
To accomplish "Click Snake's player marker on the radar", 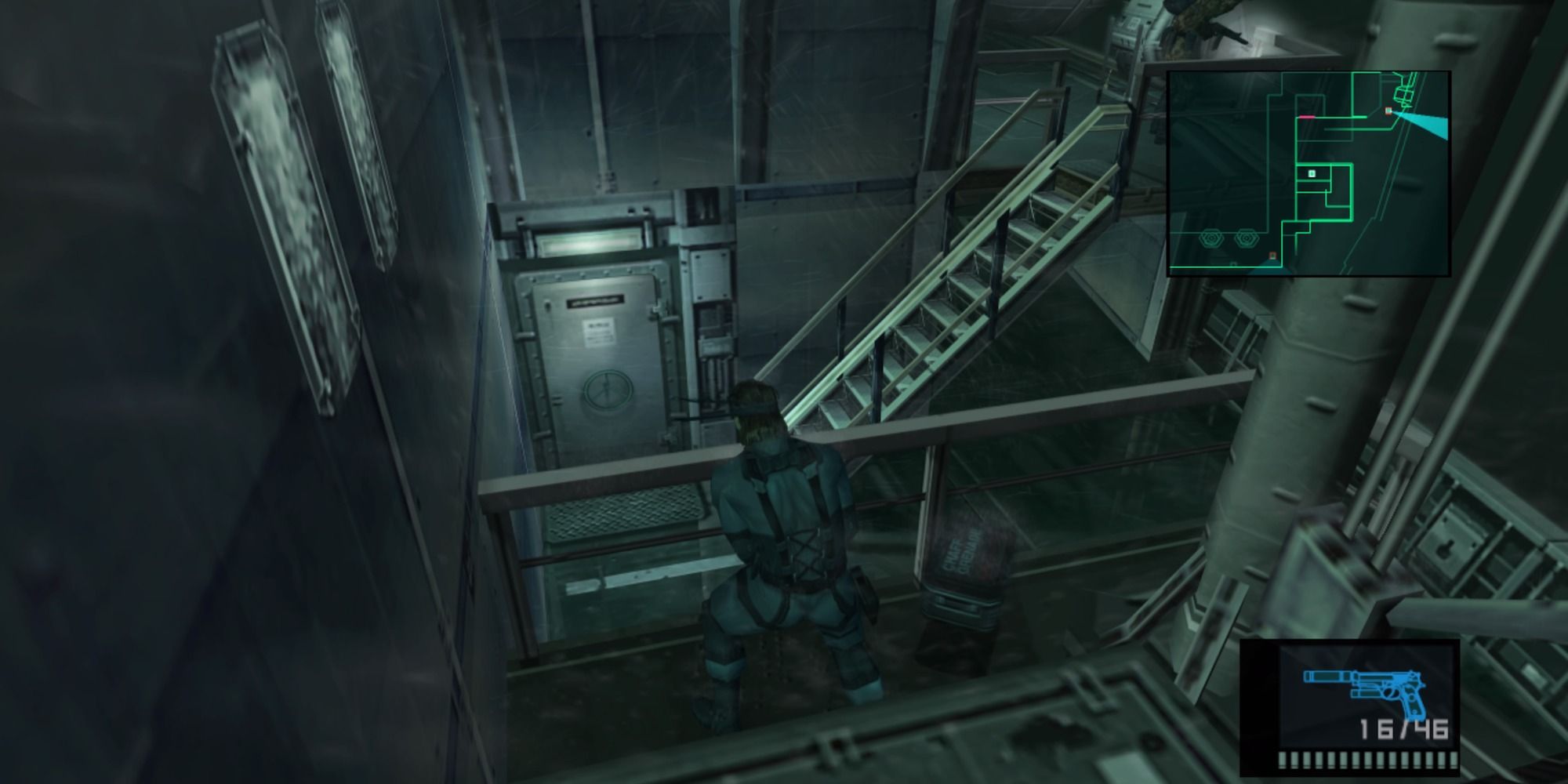I will click(x=1312, y=173).
